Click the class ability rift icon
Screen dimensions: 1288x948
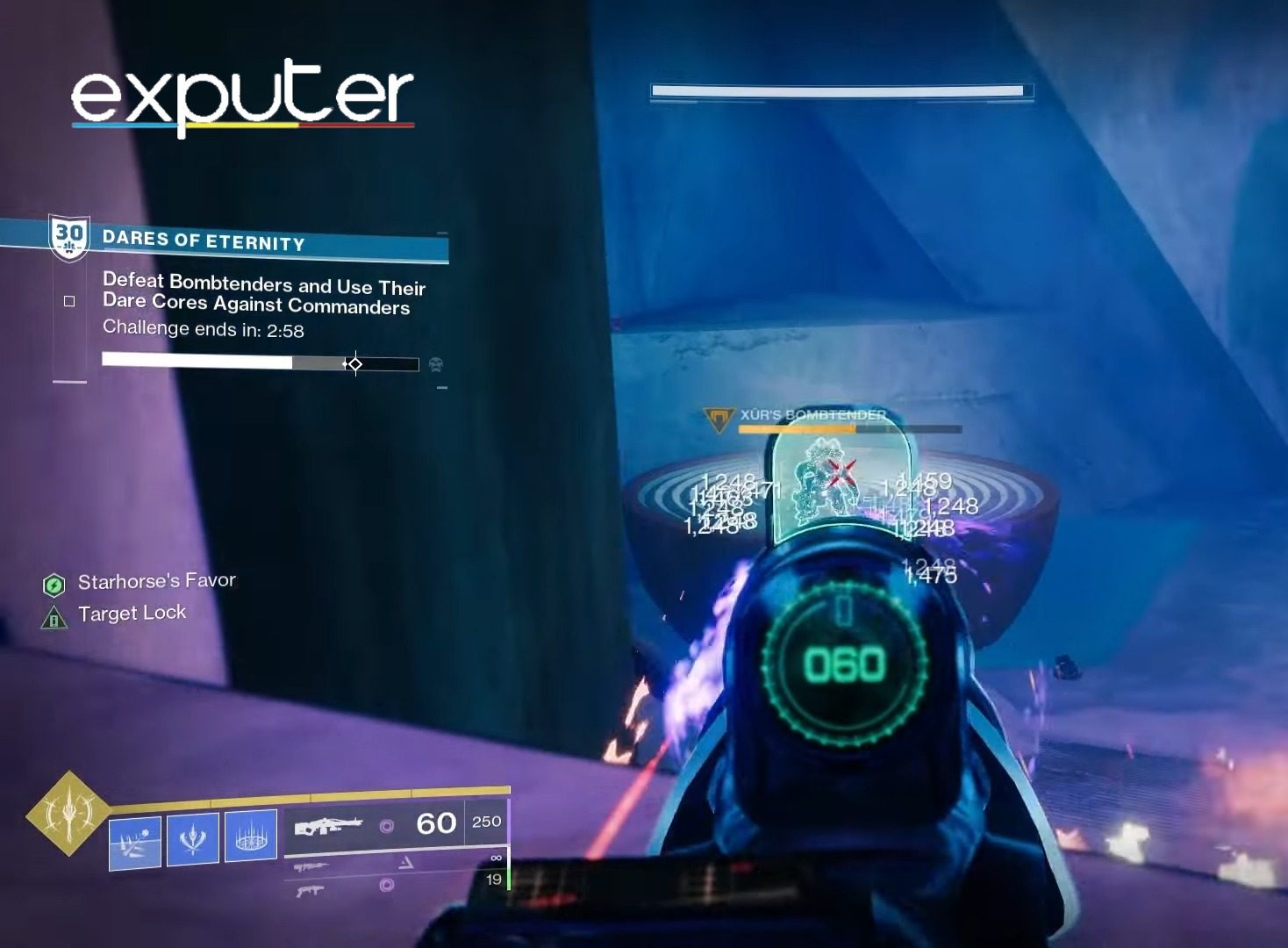coord(252,836)
